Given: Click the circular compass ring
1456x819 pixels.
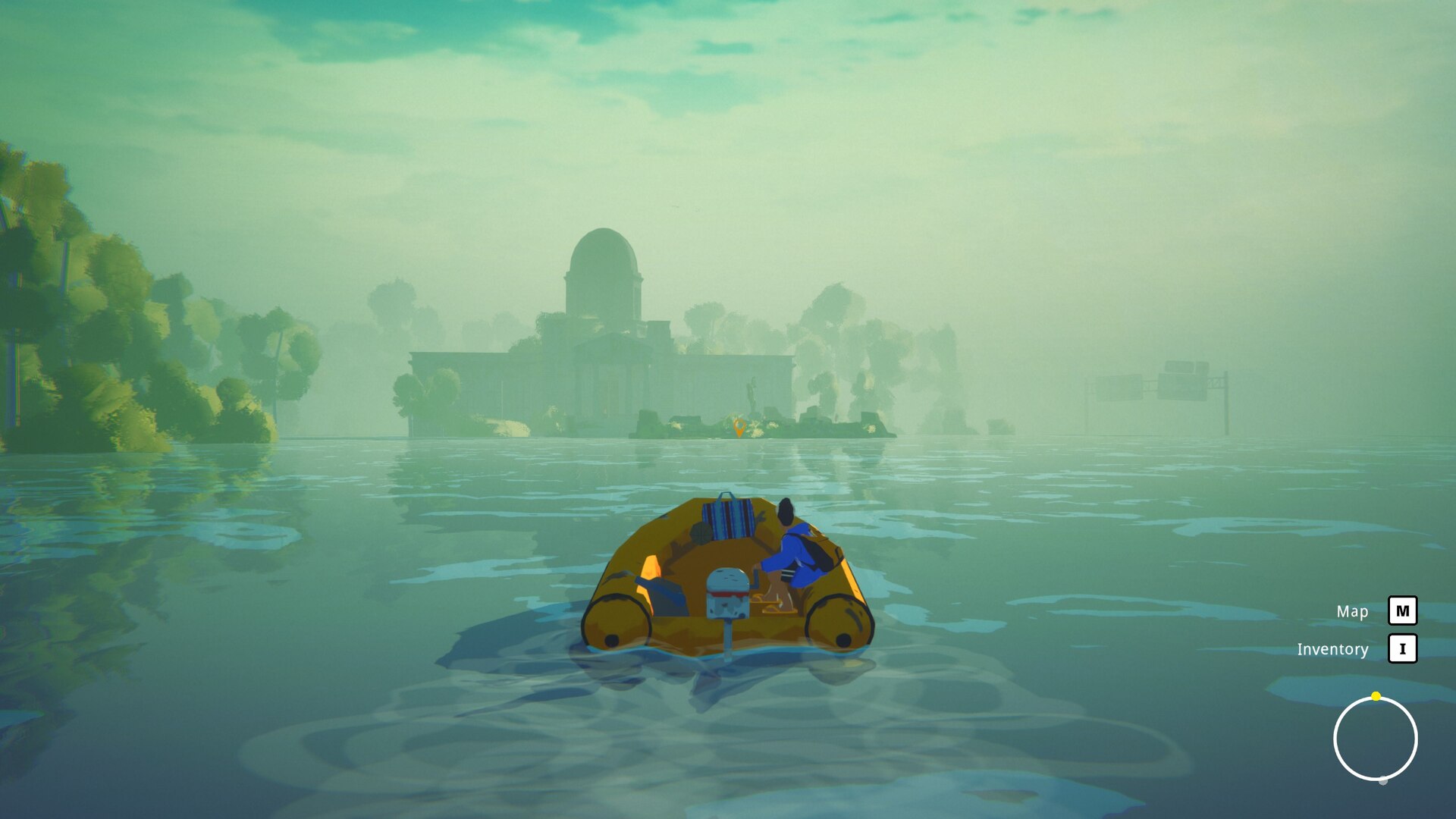Looking at the screenshot, I should click(1375, 739).
